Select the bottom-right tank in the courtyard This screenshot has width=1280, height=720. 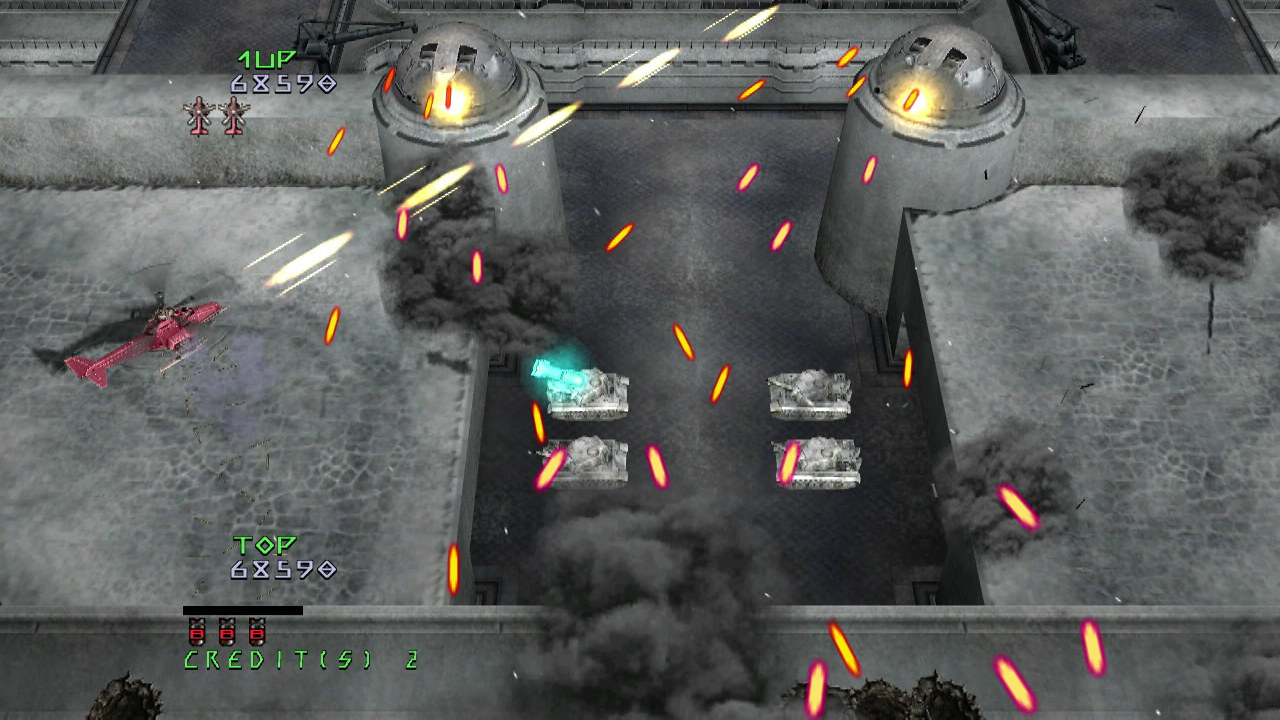click(x=818, y=462)
